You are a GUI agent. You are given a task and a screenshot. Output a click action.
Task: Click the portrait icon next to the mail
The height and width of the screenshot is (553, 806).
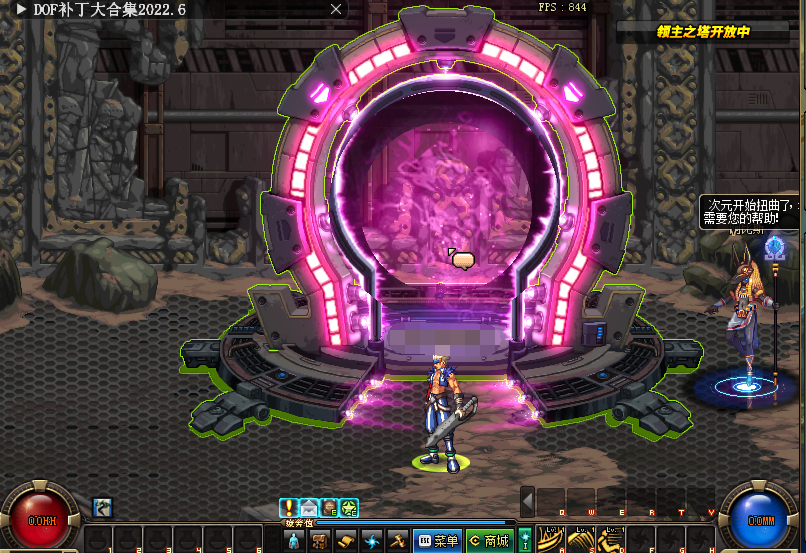pos(328,507)
